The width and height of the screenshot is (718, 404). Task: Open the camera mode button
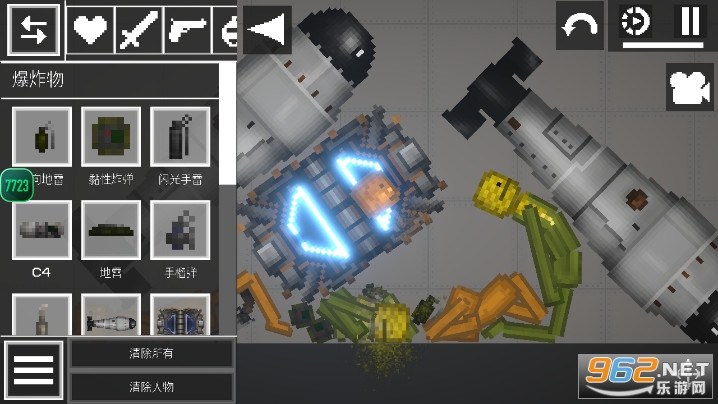(x=690, y=88)
